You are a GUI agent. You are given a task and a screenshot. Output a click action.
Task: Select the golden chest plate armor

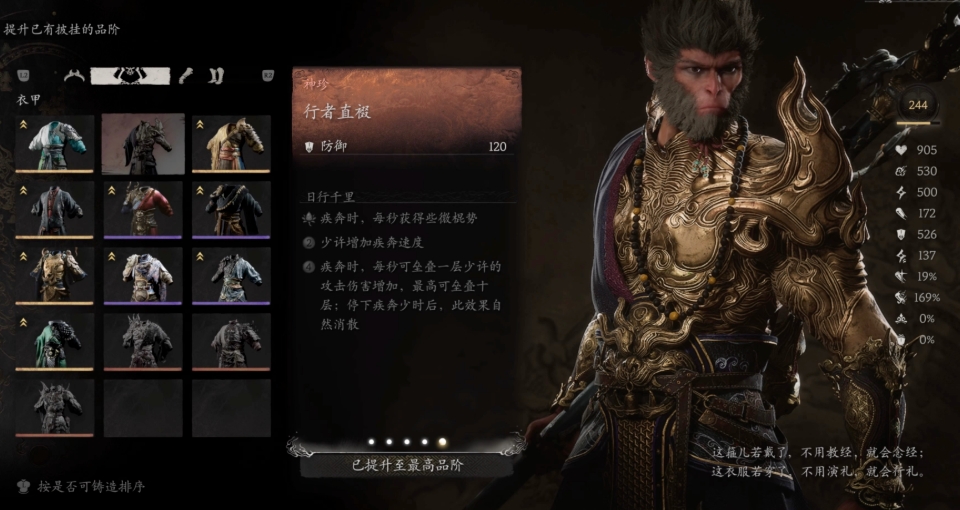point(55,274)
